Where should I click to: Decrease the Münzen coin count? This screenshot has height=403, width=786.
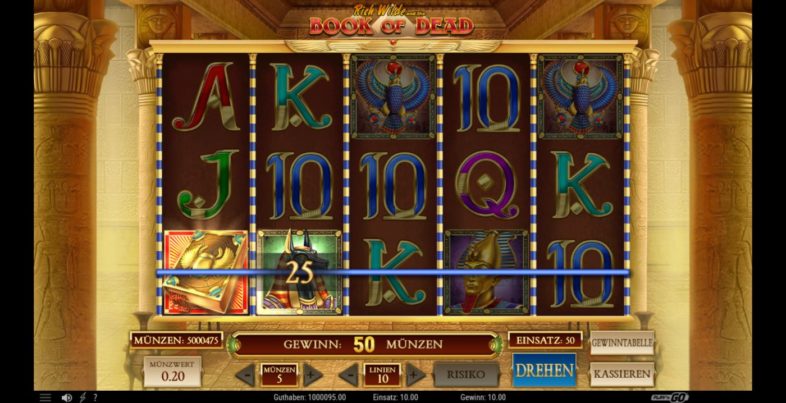click(247, 375)
